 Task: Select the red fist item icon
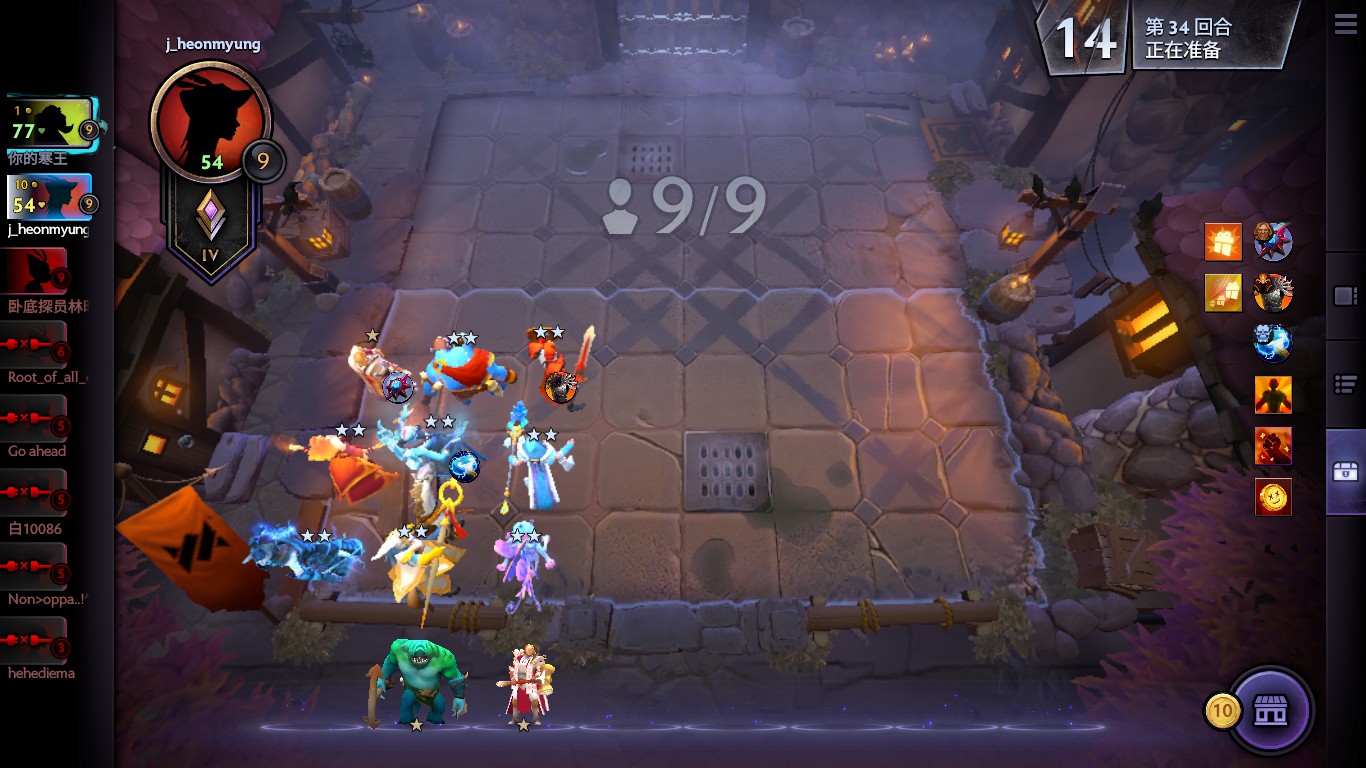(1273, 446)
